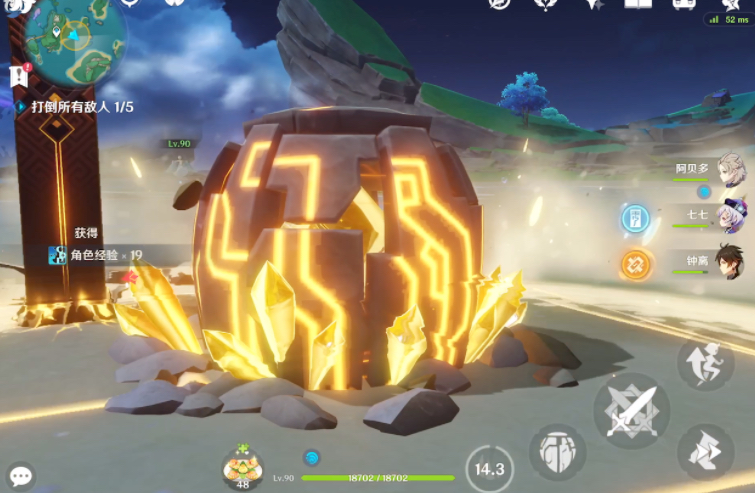
Task: Open the circular minimap
Action: (75, 40)
